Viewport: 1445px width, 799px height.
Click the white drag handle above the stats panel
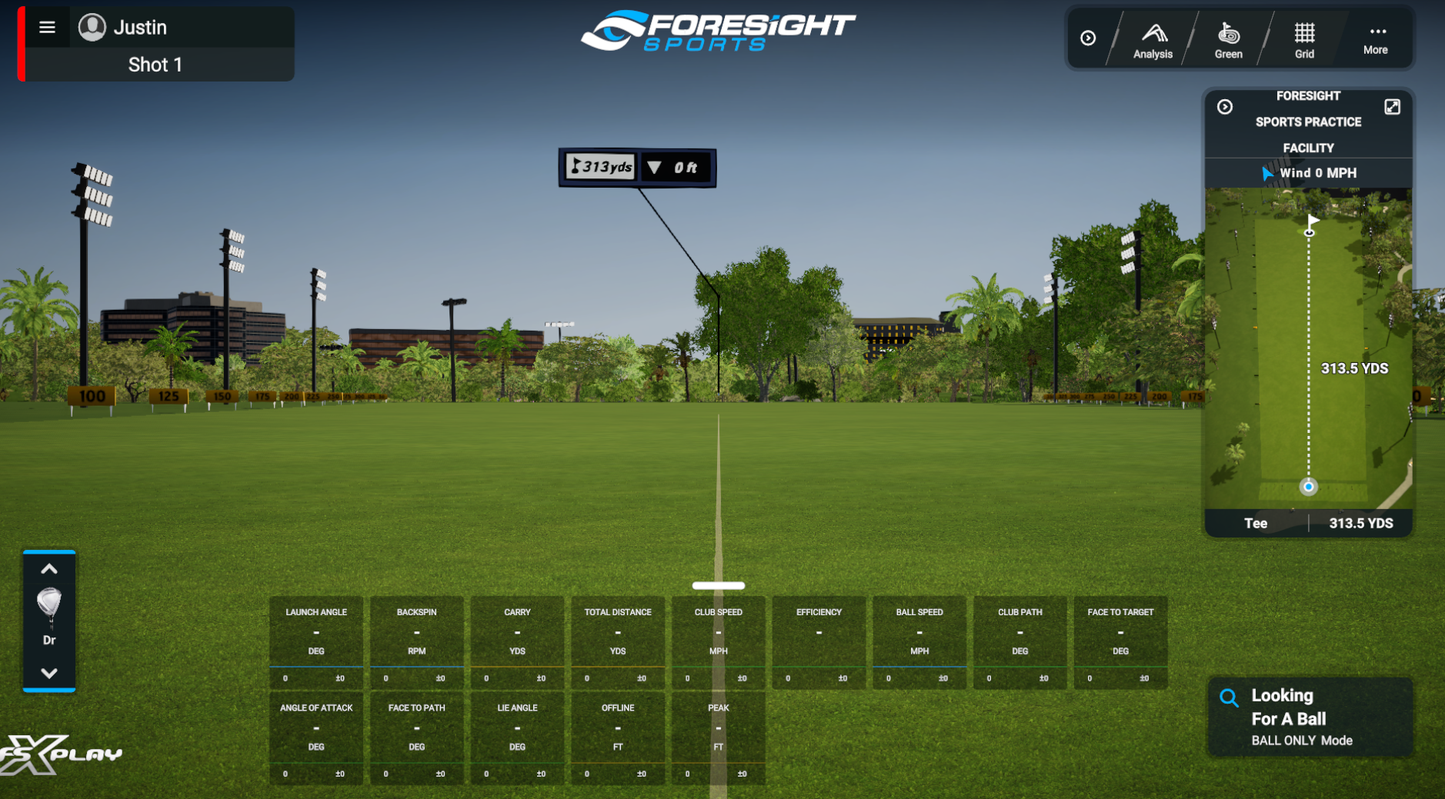pos(717,585)
